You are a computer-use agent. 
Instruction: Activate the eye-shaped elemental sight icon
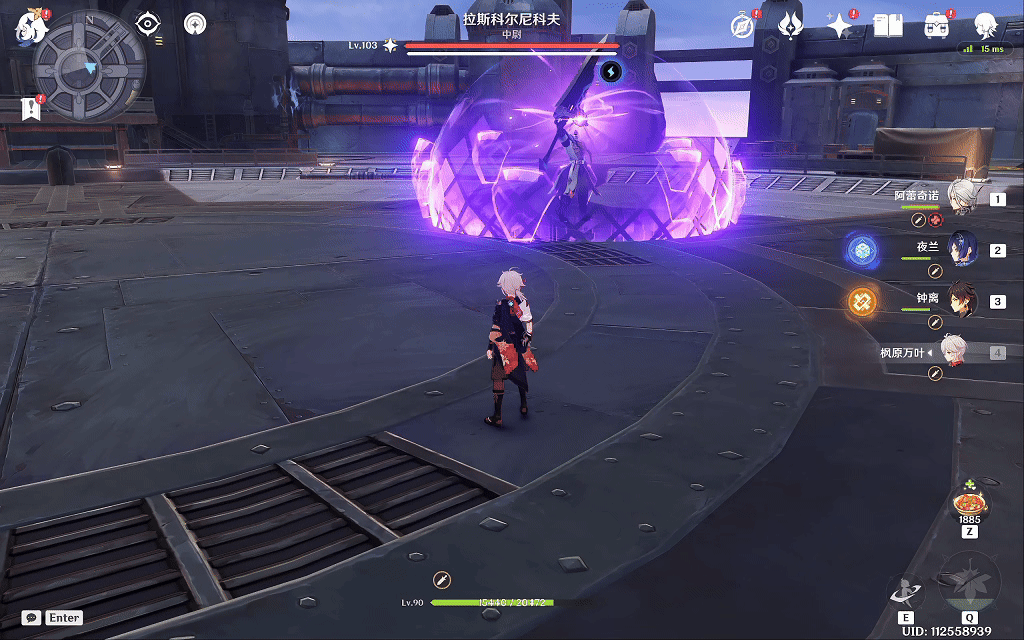[148, 23]
